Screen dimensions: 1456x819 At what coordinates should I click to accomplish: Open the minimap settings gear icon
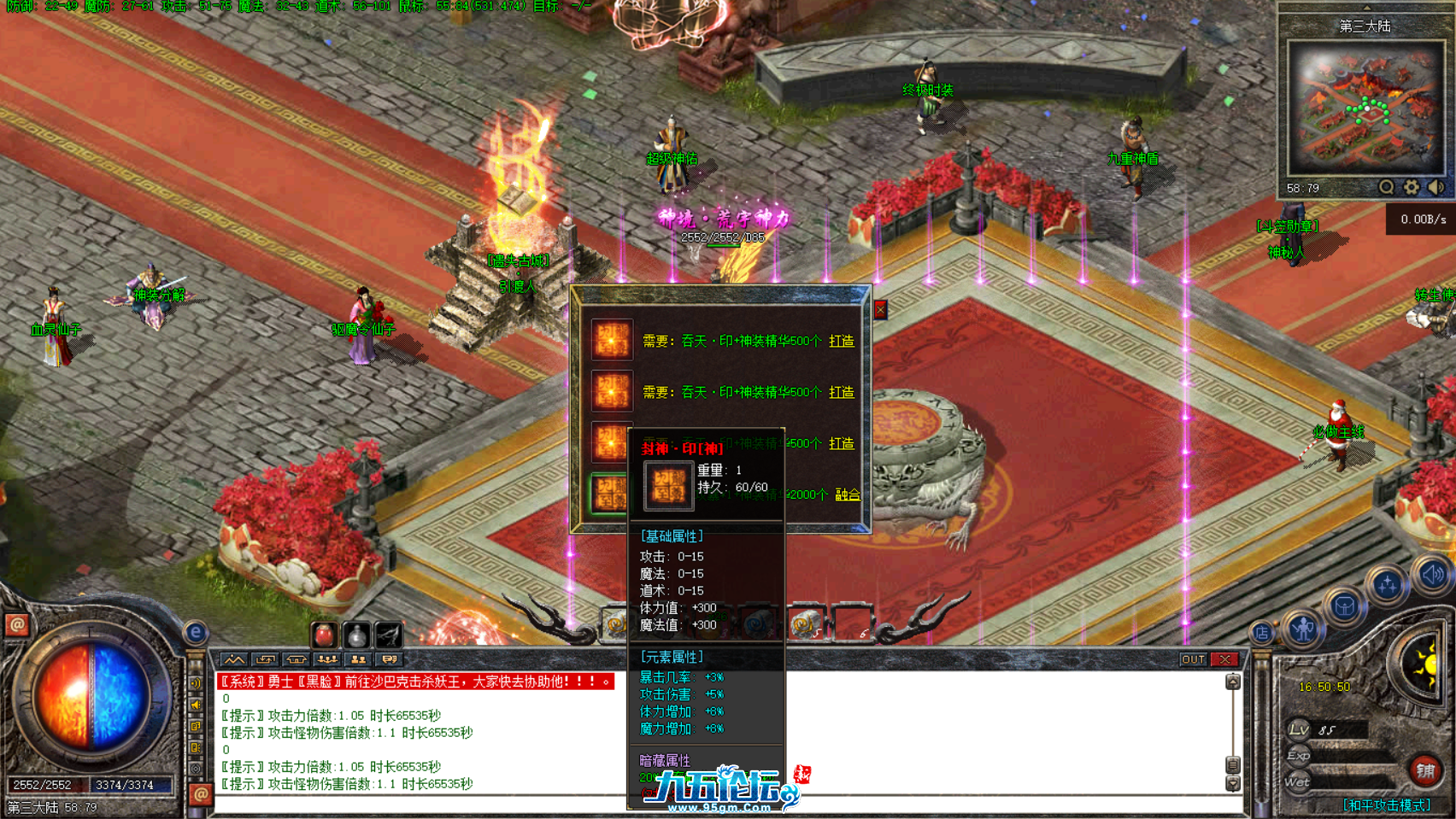(1411, 187)
